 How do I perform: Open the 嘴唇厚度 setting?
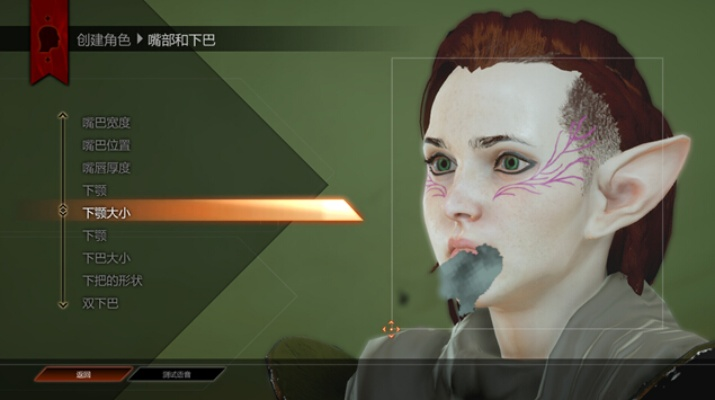(x=106, y=167)
